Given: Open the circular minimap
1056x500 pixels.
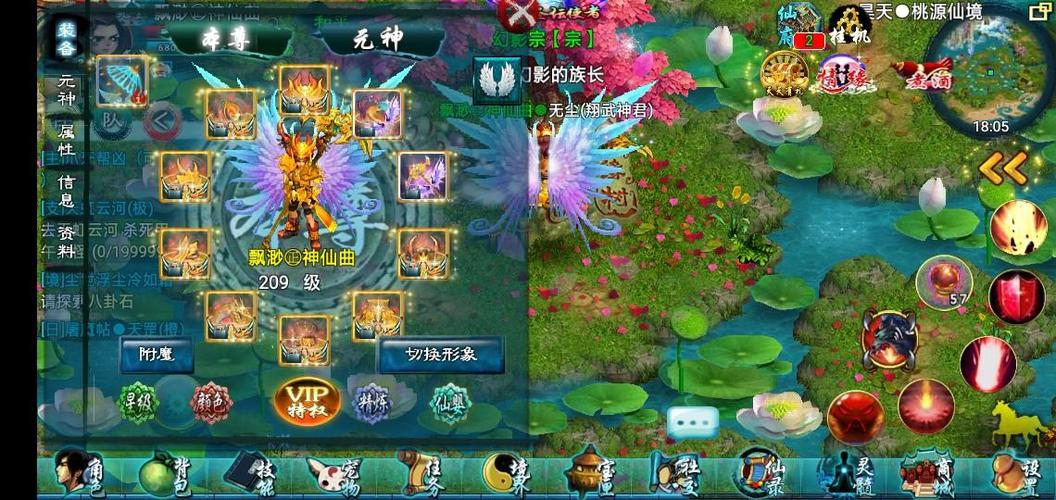Looking at the screenshot, I should pyautogui.click(x=988, y=68).
